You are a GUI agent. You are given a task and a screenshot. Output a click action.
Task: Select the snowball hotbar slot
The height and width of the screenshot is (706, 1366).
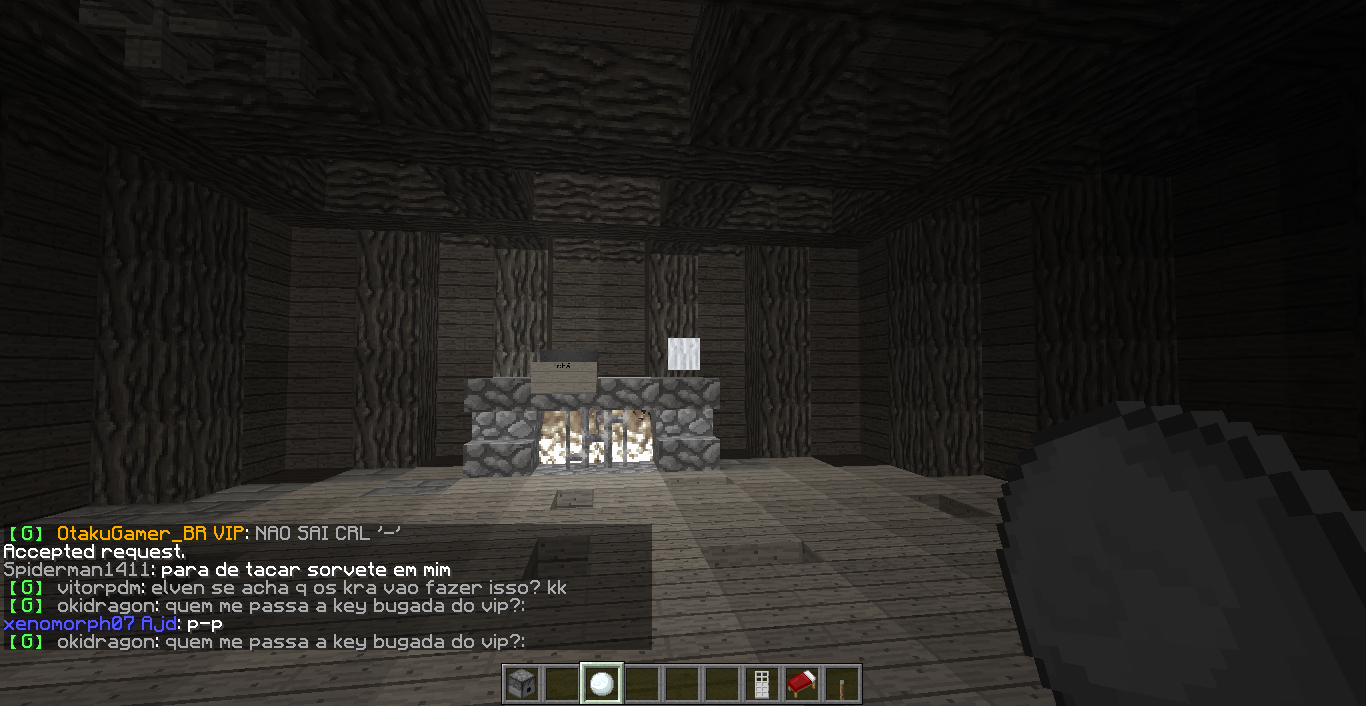[x=602, y=684]
